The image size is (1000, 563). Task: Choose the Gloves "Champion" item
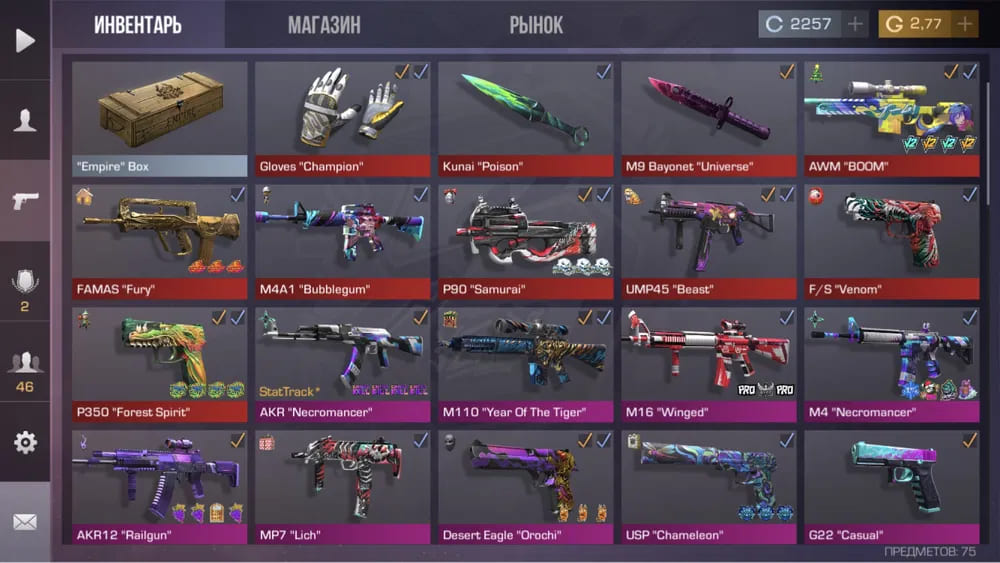pyautogui.click(x=343, y=118)
